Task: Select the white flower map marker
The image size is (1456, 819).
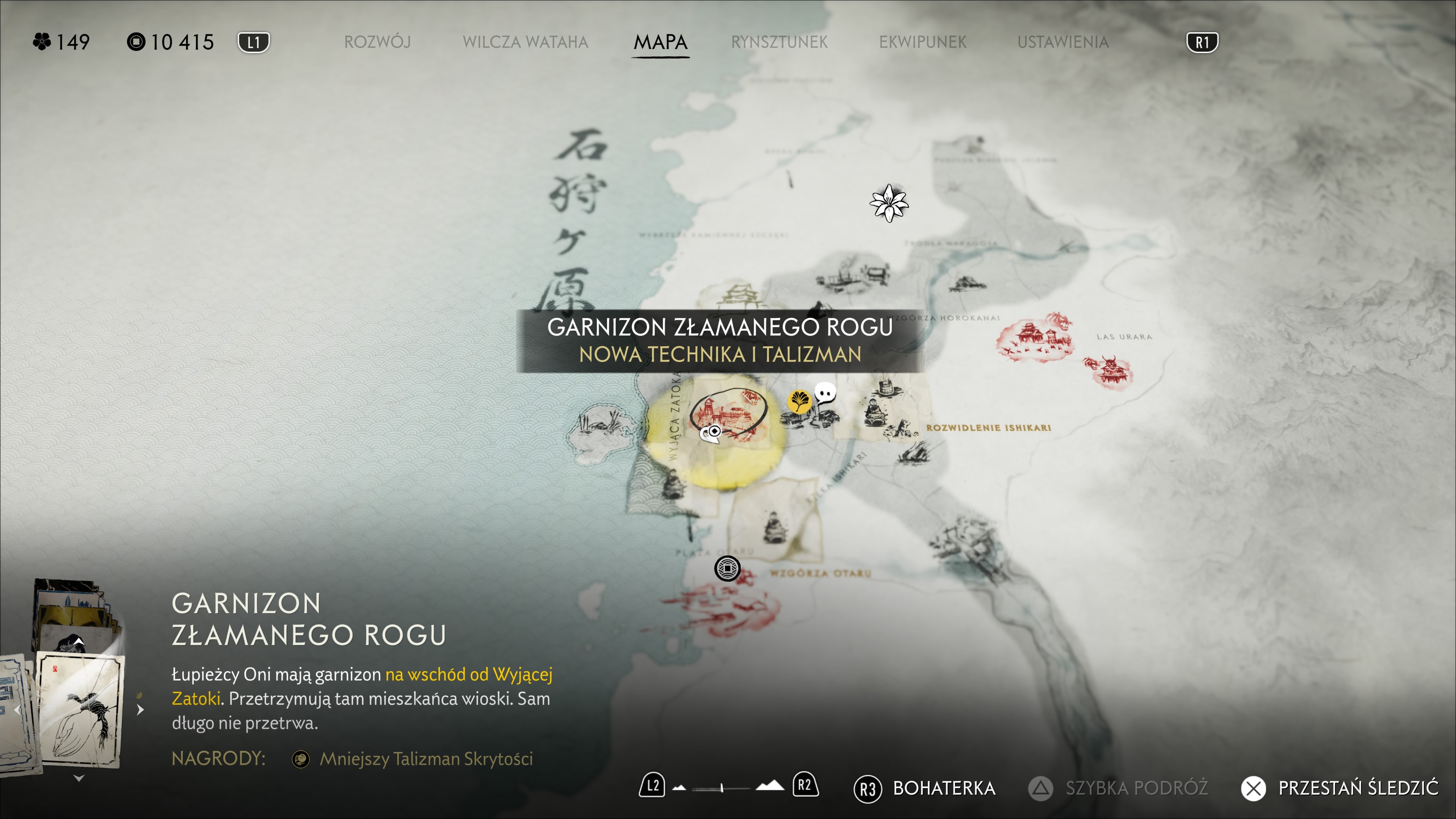Action: click(x=888, y=203)
